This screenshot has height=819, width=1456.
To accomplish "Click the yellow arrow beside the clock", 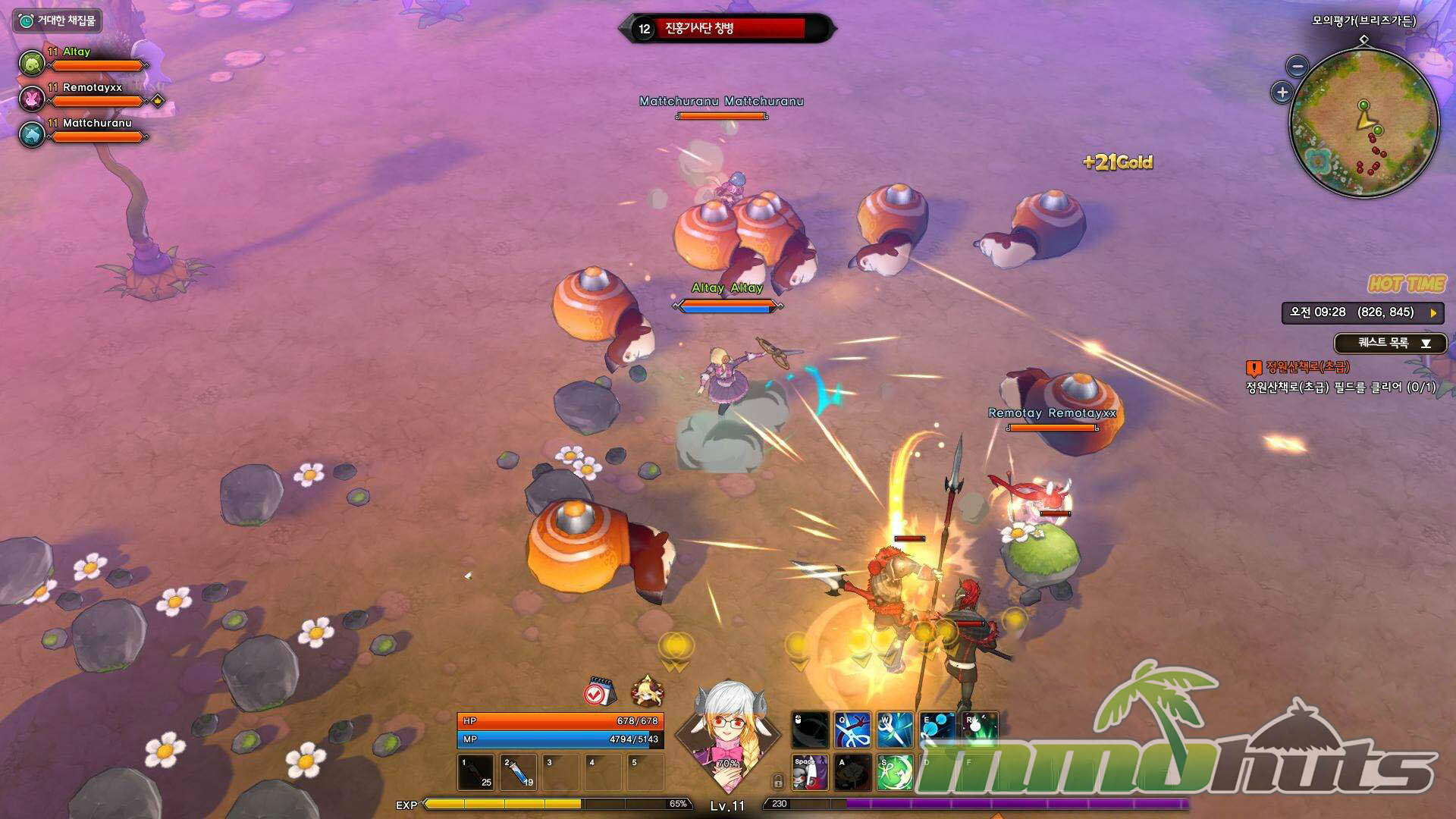I will pyautogui.click(x=1433, y=312).
